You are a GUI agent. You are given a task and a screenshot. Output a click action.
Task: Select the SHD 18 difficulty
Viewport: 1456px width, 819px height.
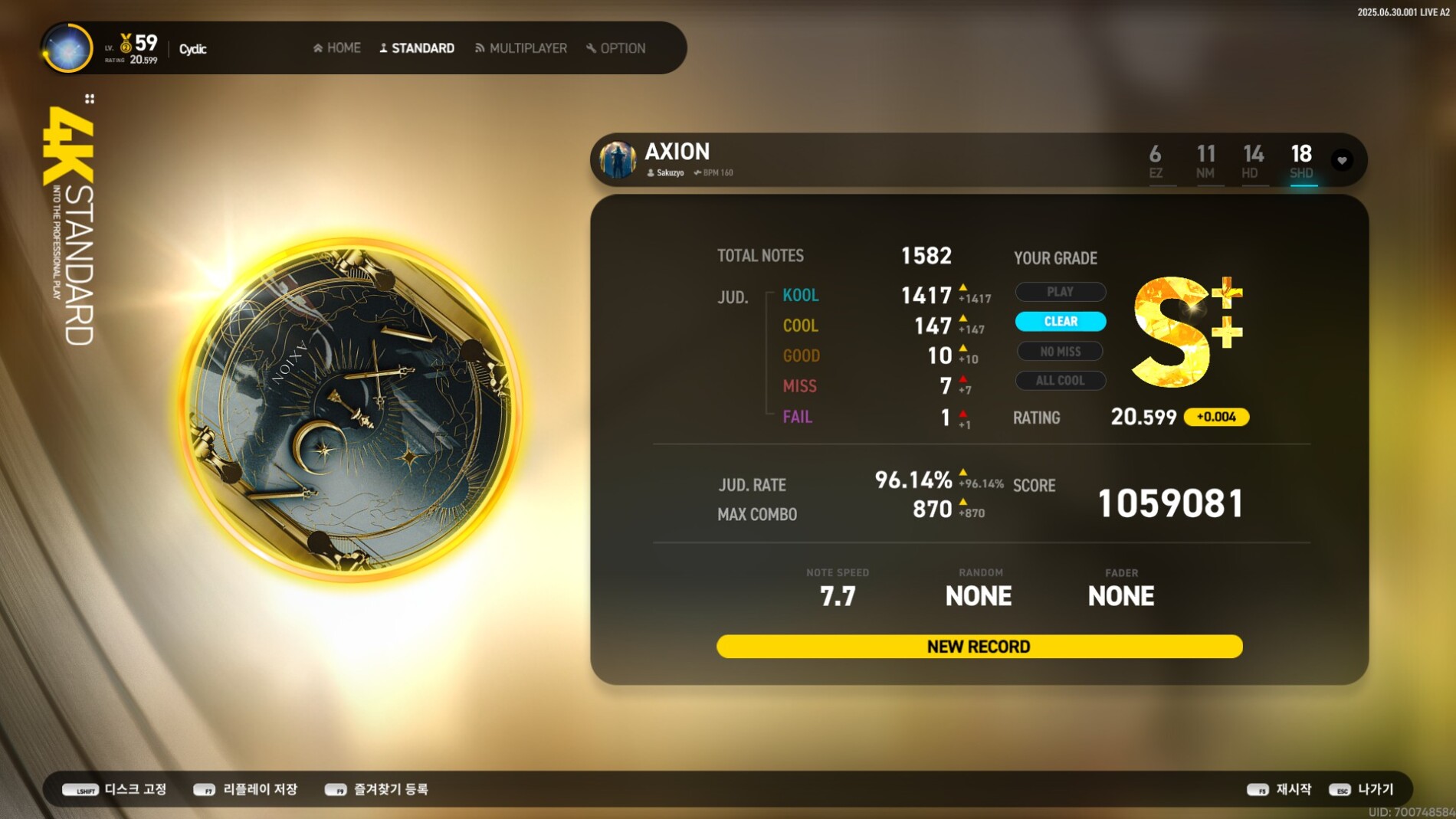click(1301, 162)
